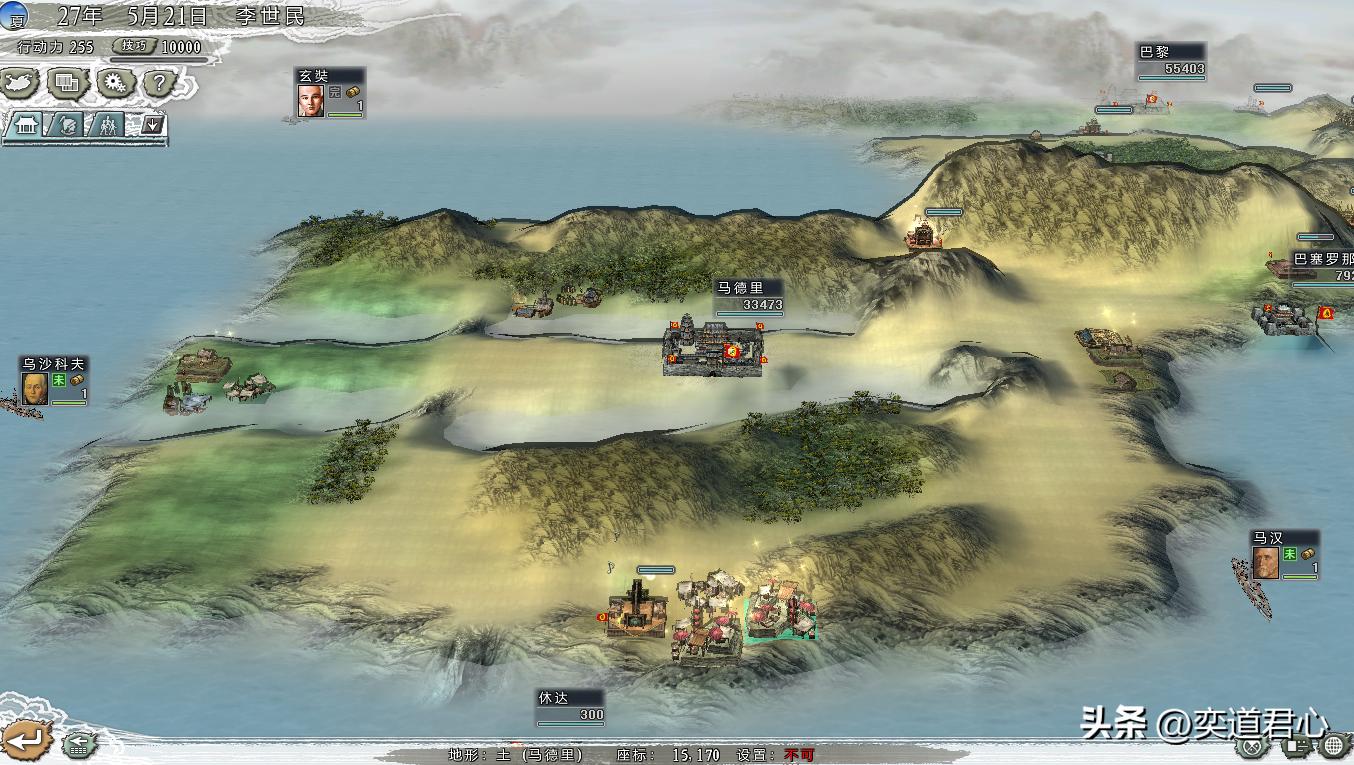Viewport: 1354px width, 765px height.
Task: Click the orange return arrow button
Action: click(x=26, y=739)
